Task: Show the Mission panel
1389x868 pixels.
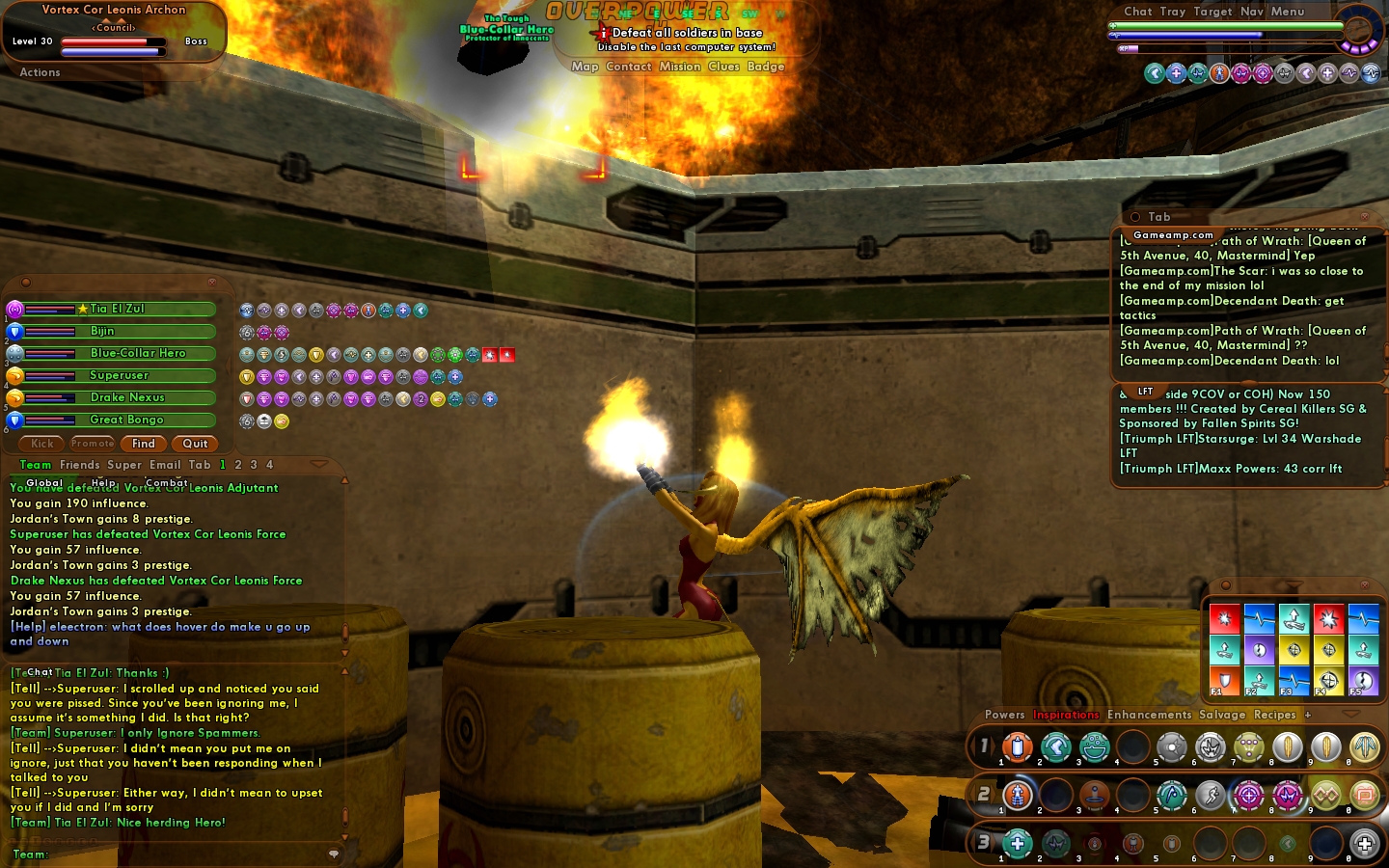Action: tap(680, 67)
